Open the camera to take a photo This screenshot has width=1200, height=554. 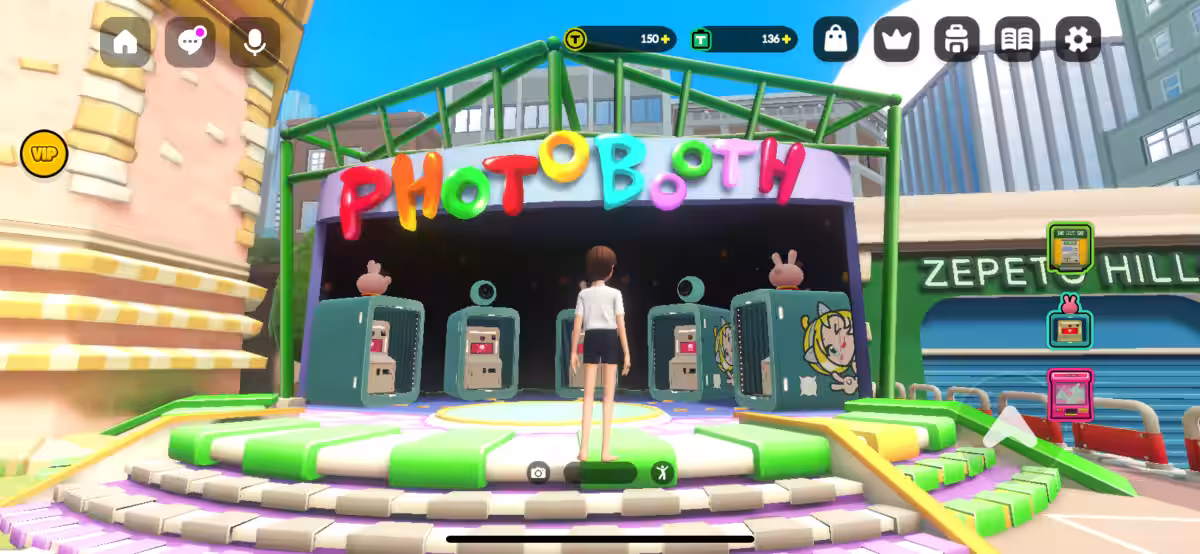[539, 473]
